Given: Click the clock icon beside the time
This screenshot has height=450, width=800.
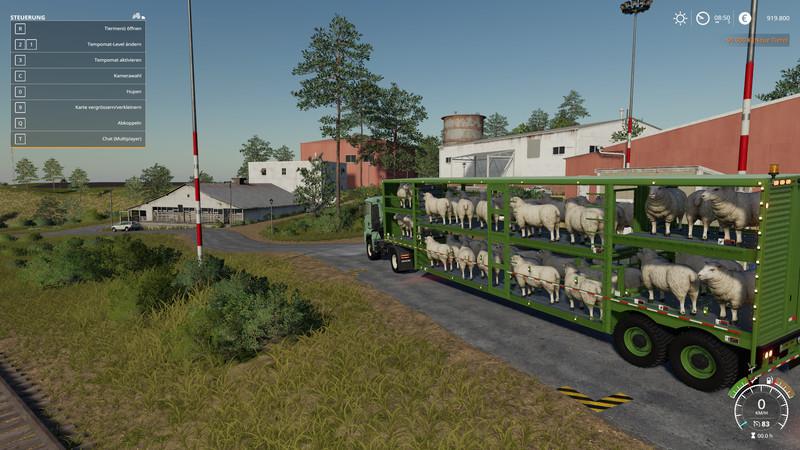Looking at the screenshot, I should (x=703, y=18).
